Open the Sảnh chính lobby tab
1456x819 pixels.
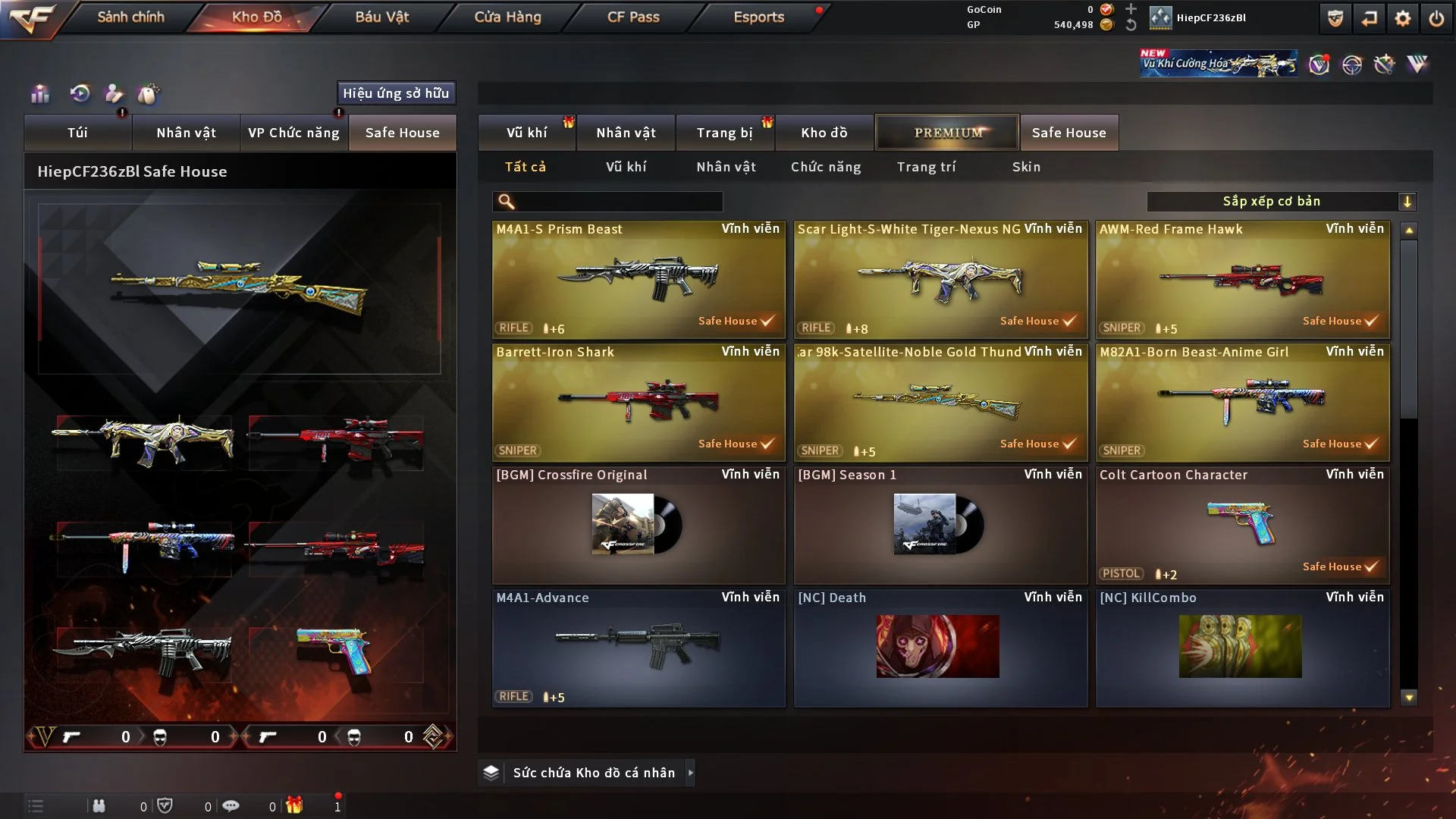[130, 17]
